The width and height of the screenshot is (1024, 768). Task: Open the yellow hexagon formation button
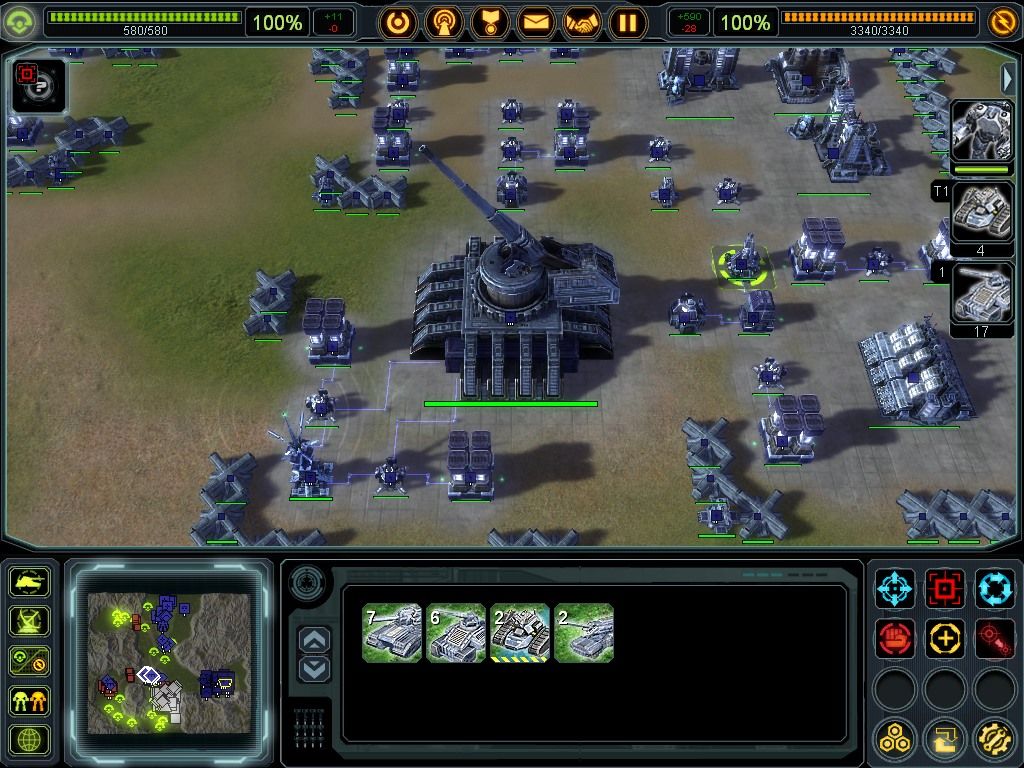pyautogui.click(x=895, y=740)
